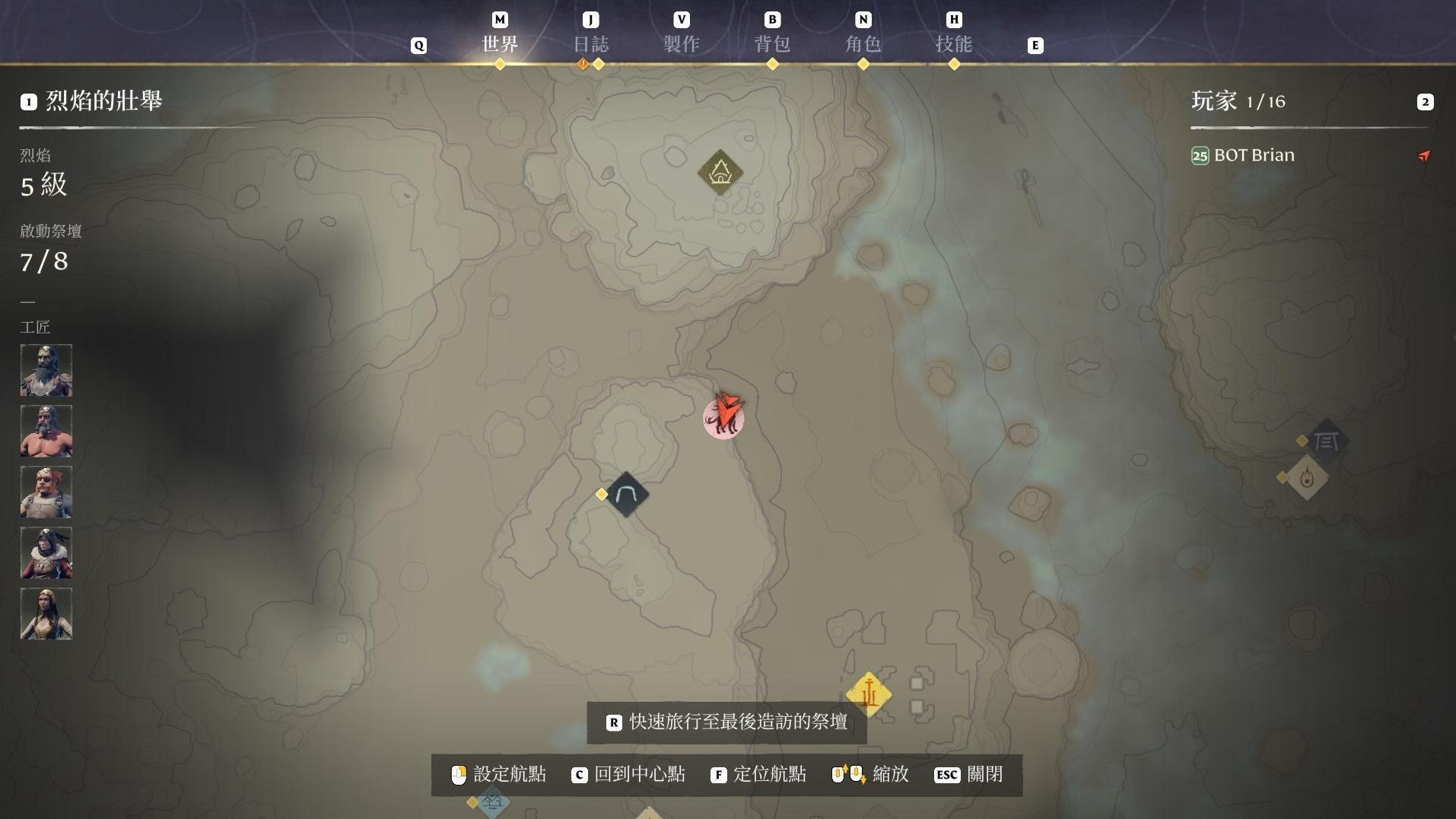Pick the hooded woman craftsman portrait
Image resolution: width=1456 pixels, height=819 pixels.
46,553
